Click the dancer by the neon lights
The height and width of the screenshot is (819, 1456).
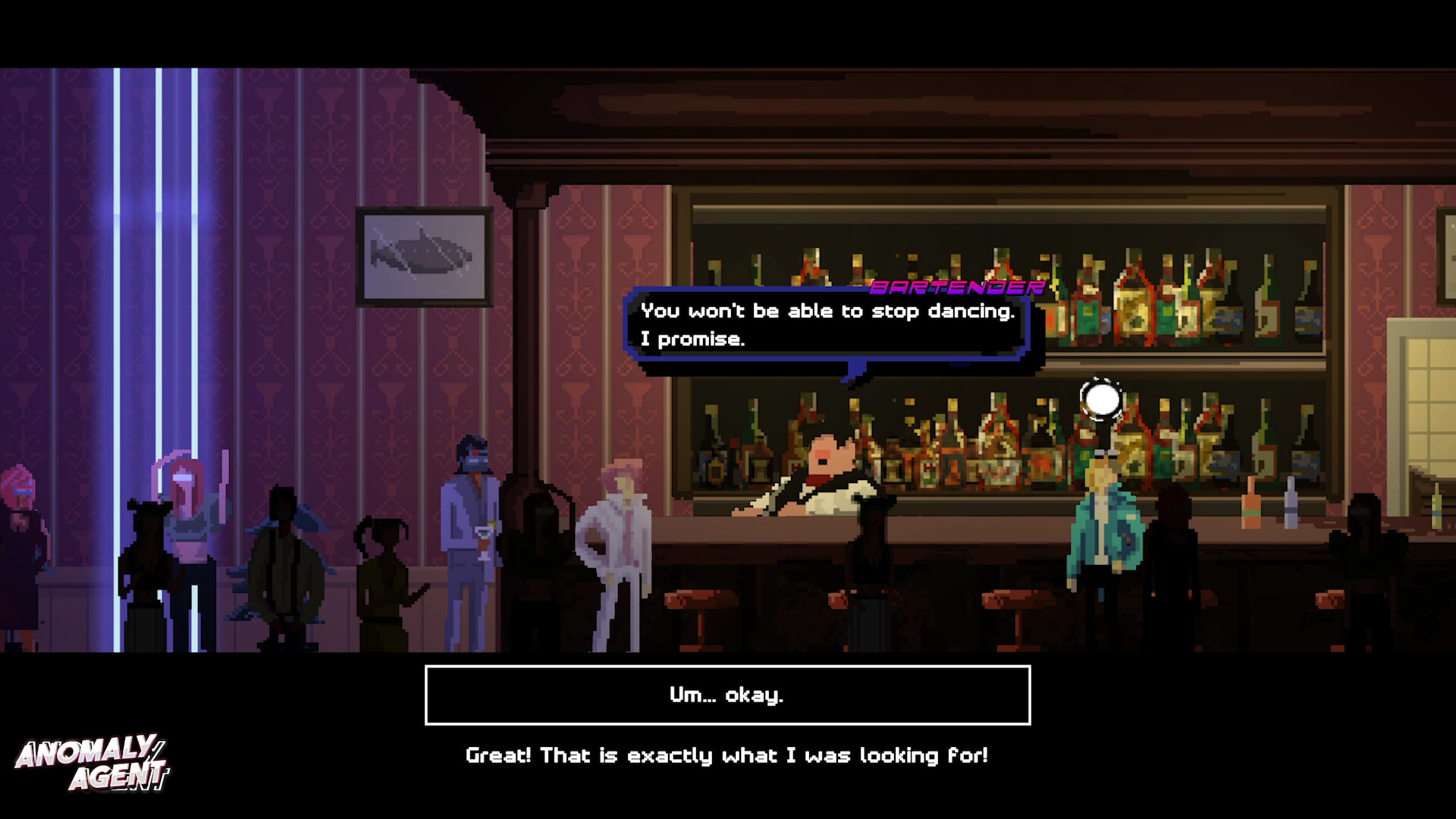point(149,561)
